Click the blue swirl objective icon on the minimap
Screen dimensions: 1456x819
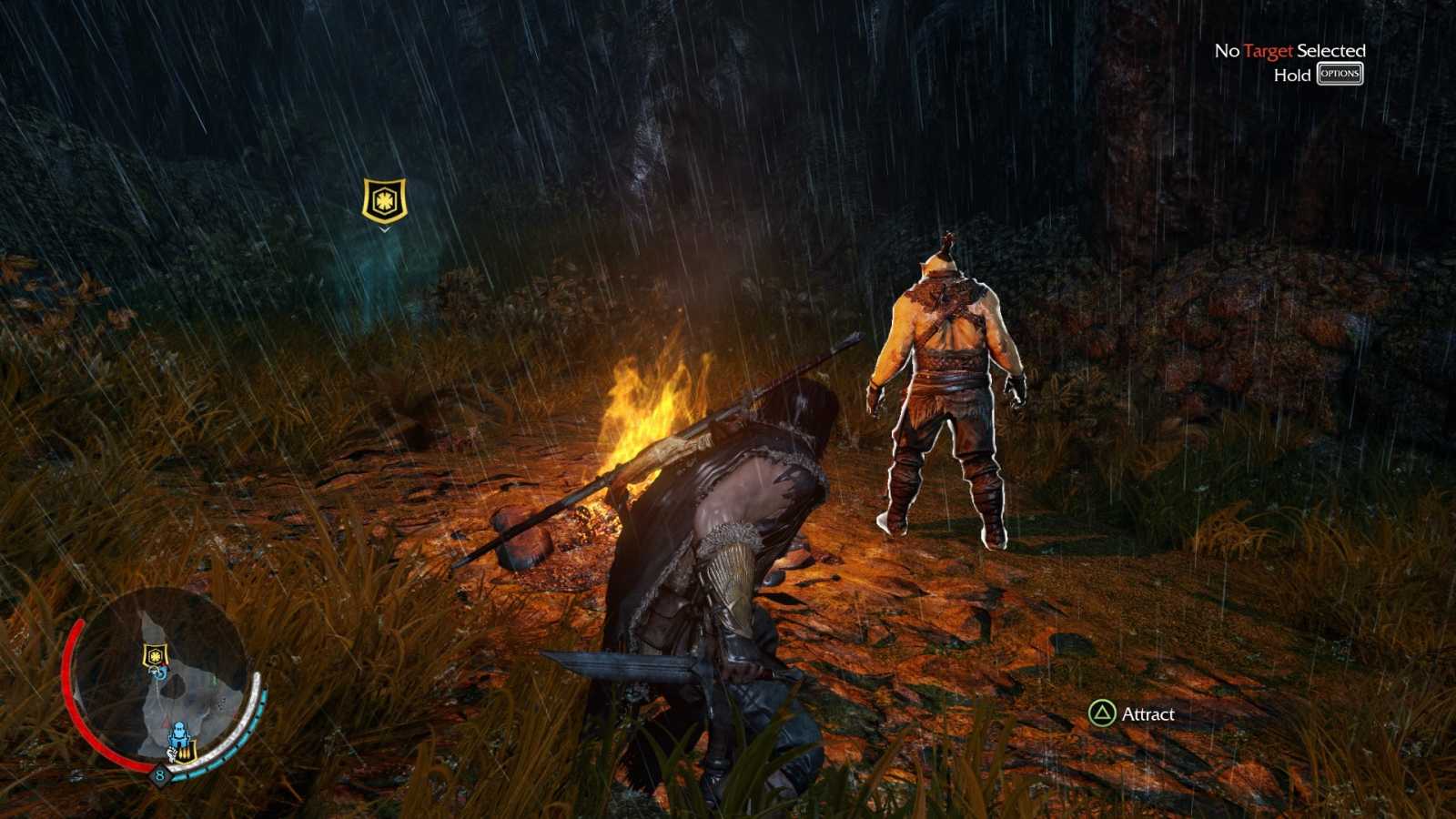pyautogui.click(x=157, y=673)
